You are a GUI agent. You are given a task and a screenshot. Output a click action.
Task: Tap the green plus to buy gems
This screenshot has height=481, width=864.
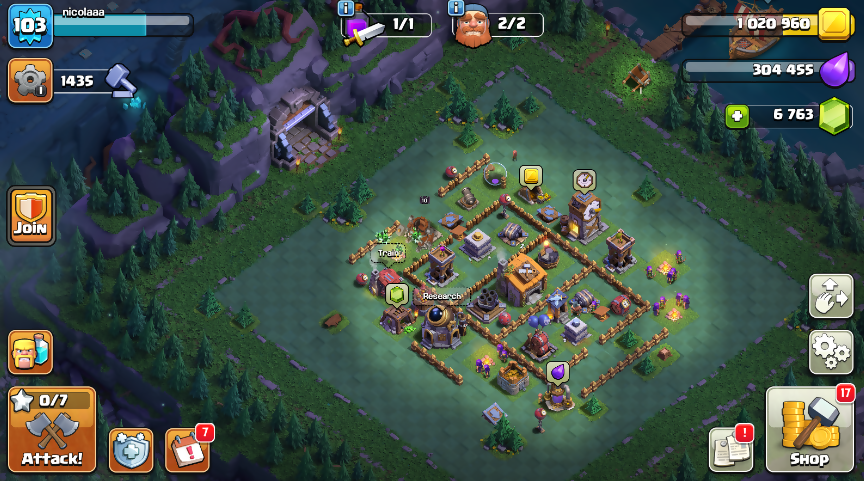point(737,116)
